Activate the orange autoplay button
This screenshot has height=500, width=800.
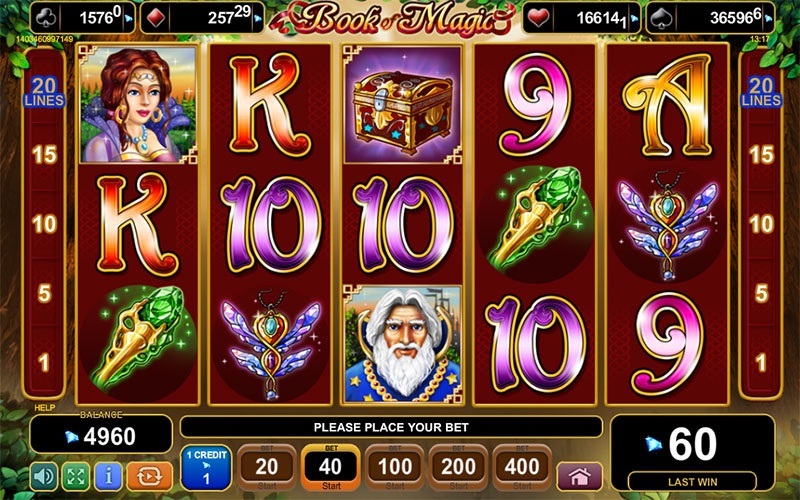coord(148,474)
